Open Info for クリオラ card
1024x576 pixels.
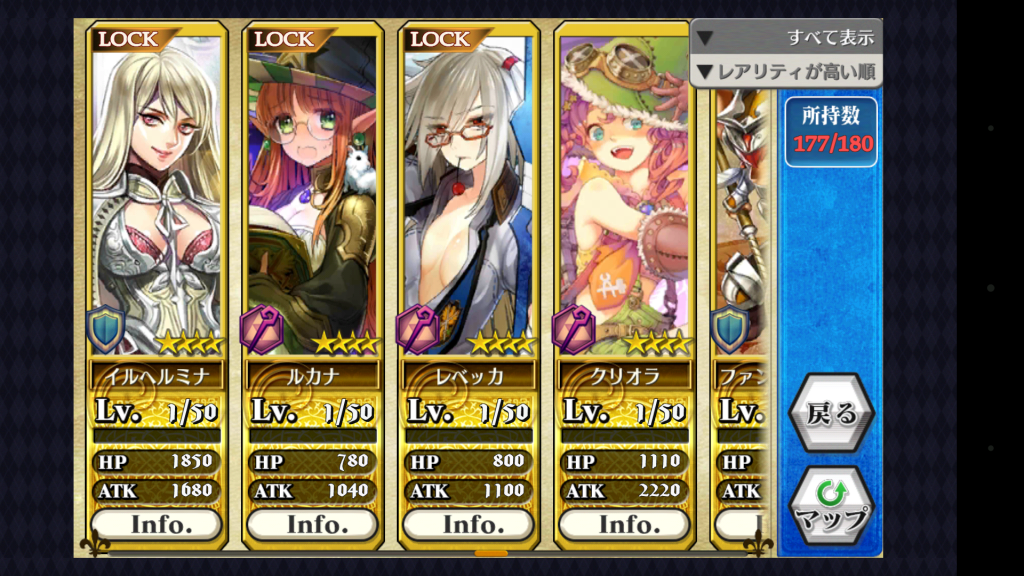(624, 524)
